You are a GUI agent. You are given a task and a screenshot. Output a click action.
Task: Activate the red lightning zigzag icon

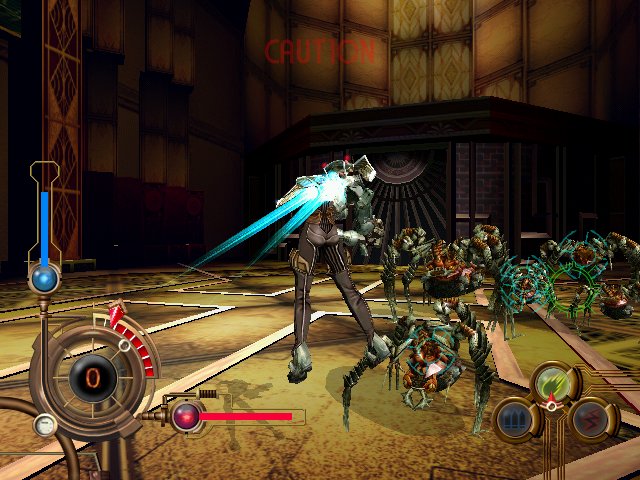coord(588,420)
